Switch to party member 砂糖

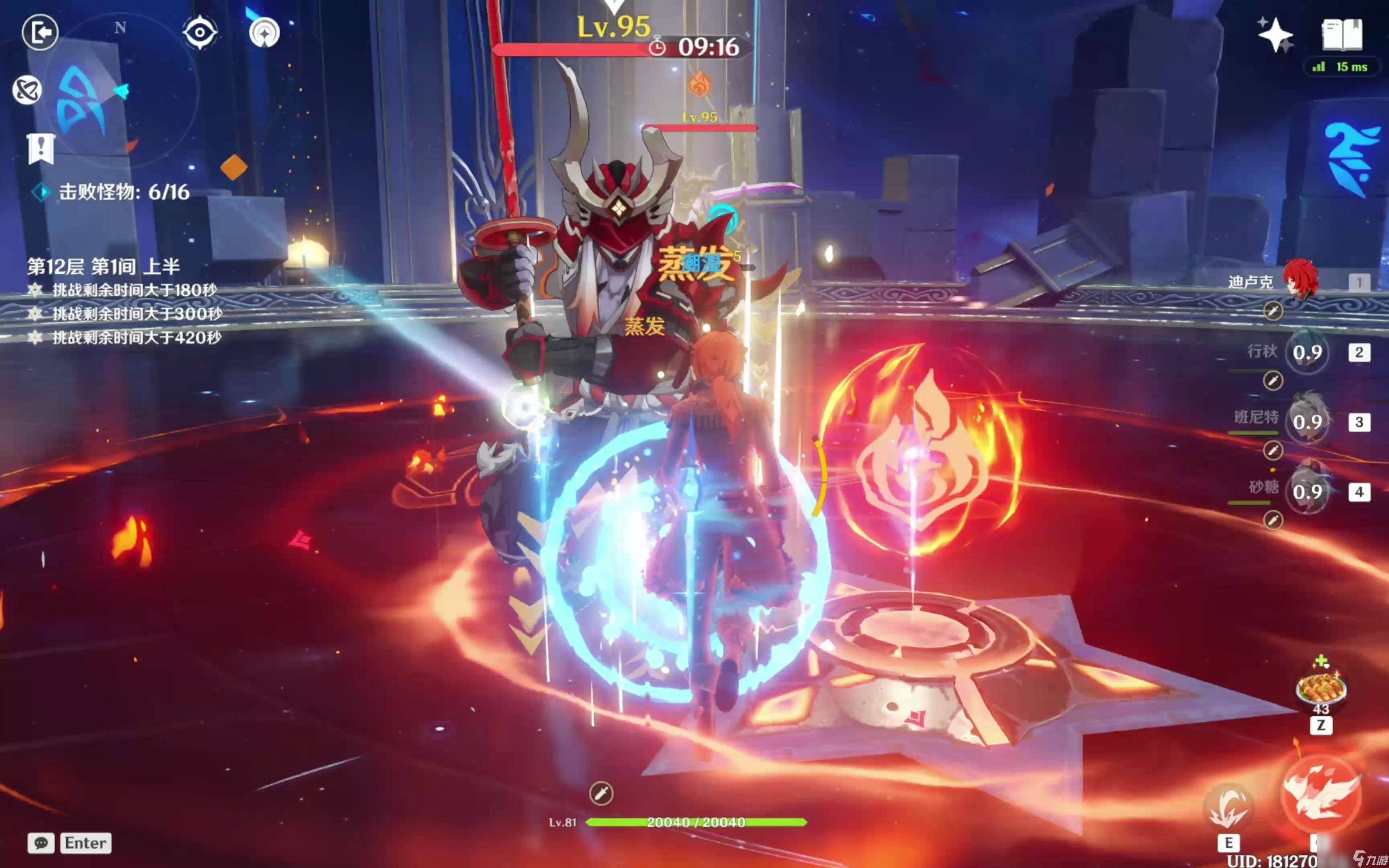click(x=1307, y=492)
